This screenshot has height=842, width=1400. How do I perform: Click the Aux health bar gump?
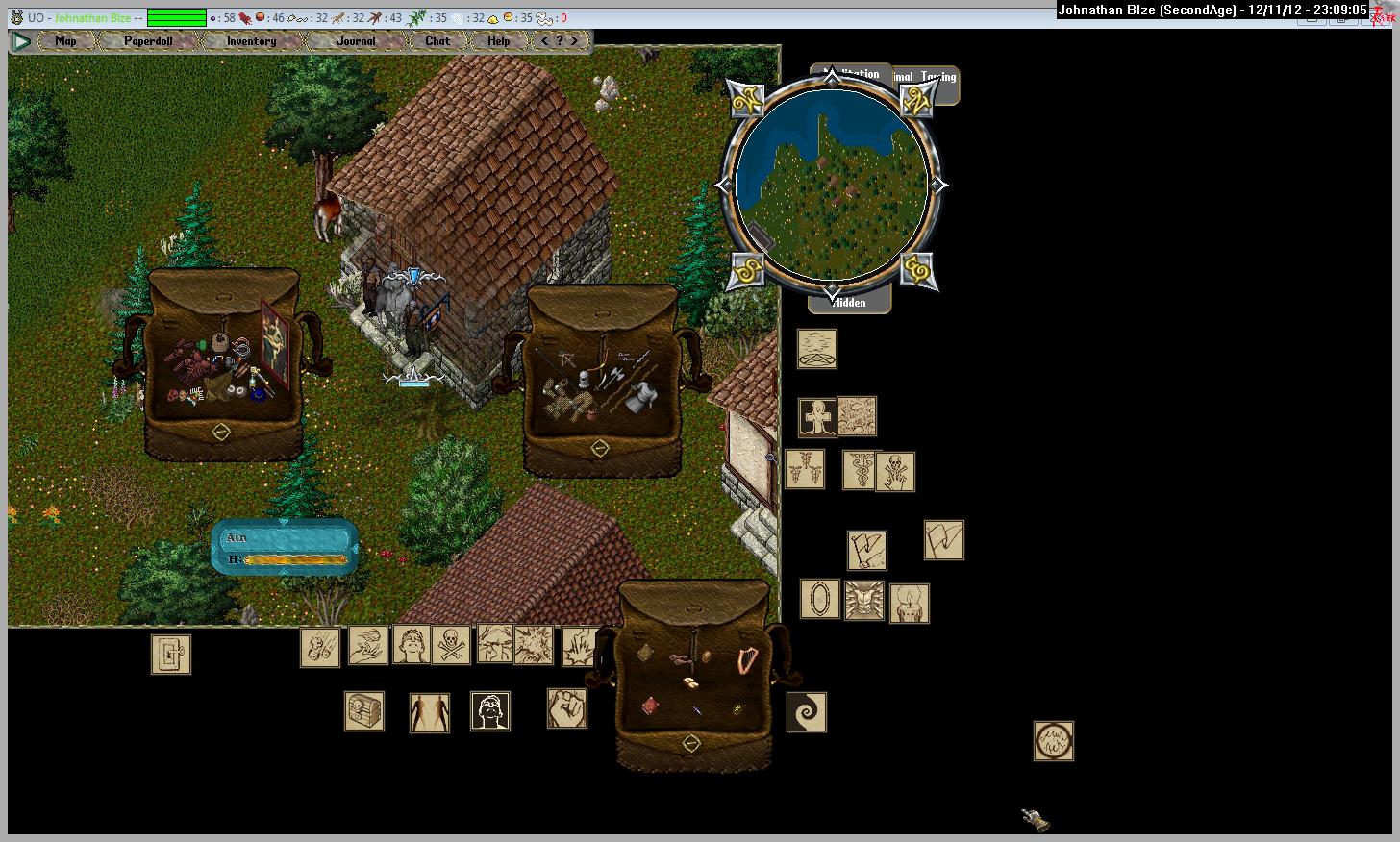(285, 548)
